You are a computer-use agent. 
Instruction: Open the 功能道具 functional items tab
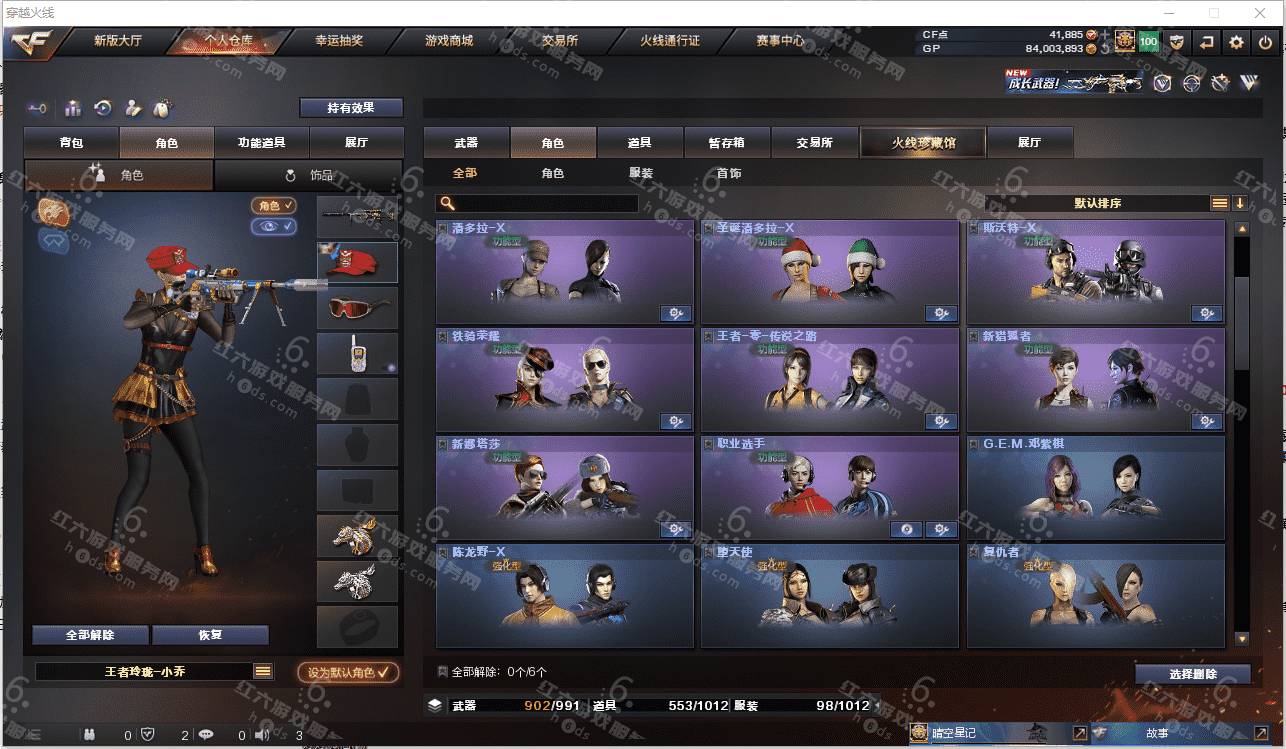[x=261, y=143]
